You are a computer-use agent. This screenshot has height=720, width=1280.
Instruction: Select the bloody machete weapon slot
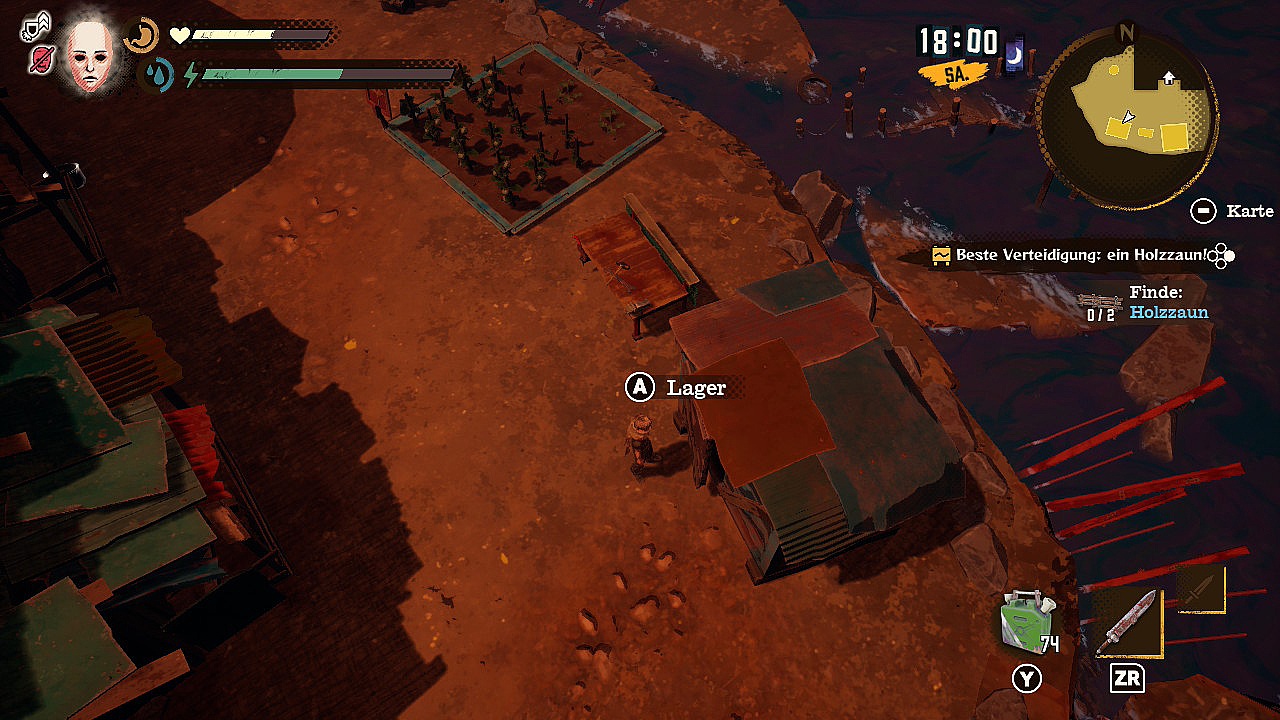coord(1128,623)
